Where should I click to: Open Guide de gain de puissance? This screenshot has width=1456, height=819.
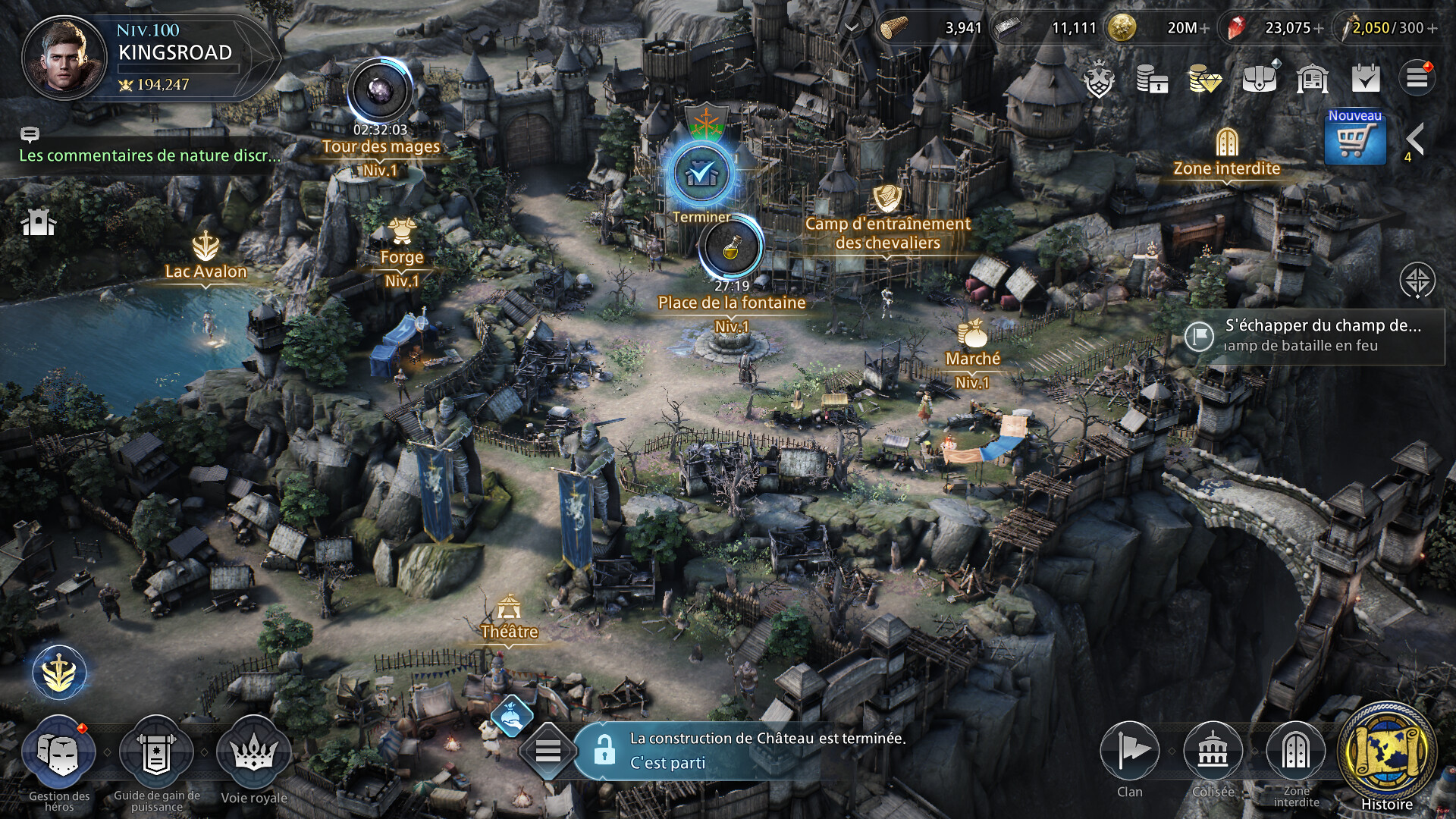156,754
